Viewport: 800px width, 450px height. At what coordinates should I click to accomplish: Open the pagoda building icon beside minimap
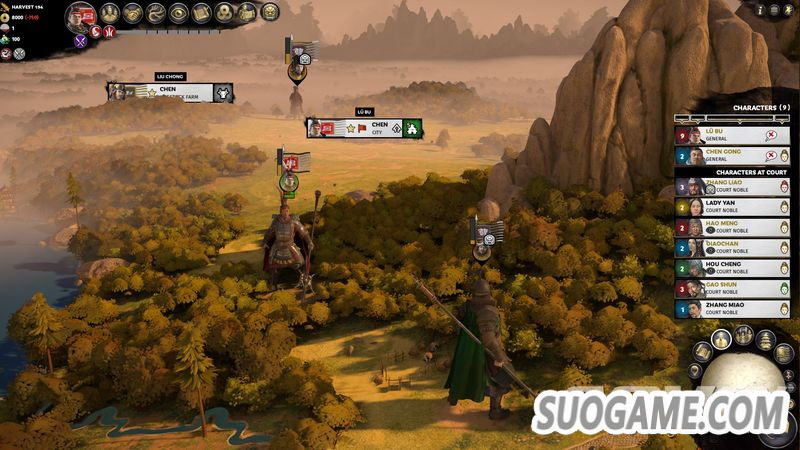(765, 340)
